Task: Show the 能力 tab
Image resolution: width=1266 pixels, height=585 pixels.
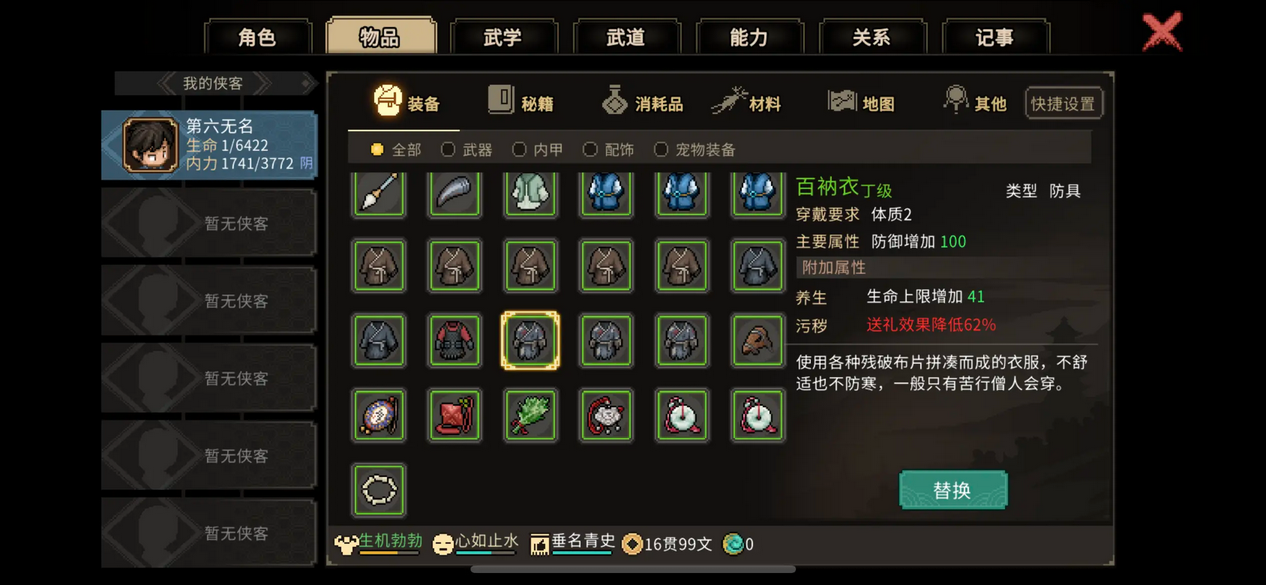Action: [748, 37]
